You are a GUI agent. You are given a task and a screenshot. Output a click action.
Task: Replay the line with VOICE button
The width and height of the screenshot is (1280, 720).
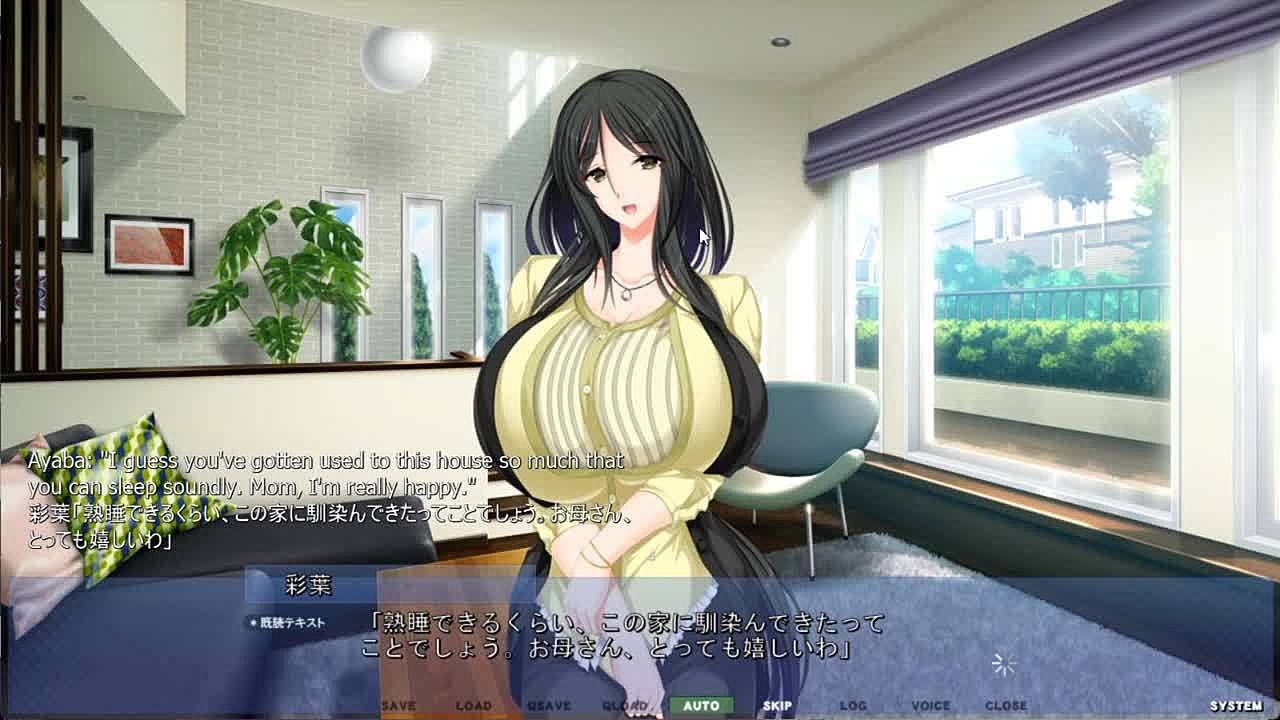click(x=930, y=705)
